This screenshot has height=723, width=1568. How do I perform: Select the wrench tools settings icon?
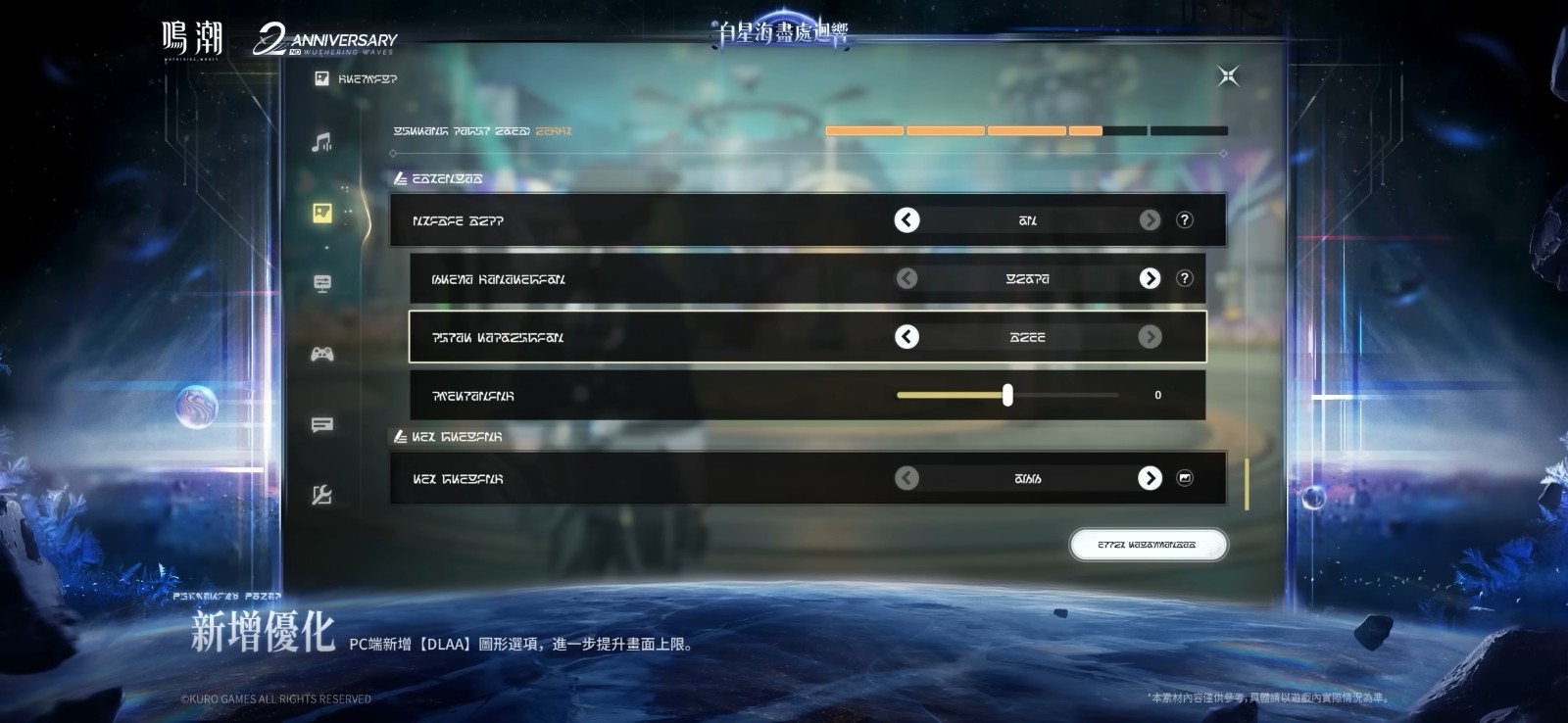click(x=321, y=497)
